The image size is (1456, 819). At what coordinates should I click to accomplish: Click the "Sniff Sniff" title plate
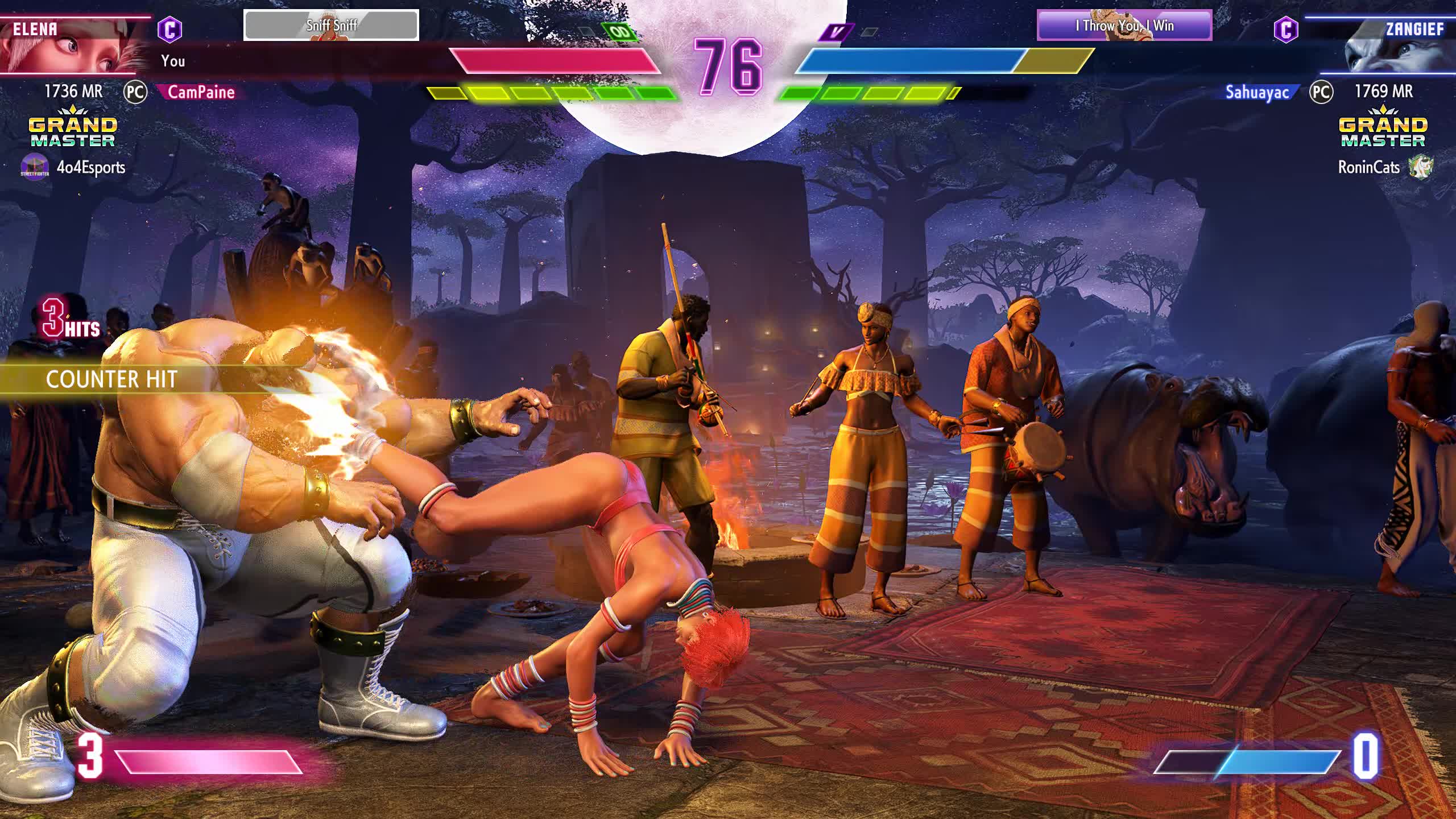click(331, 25)
